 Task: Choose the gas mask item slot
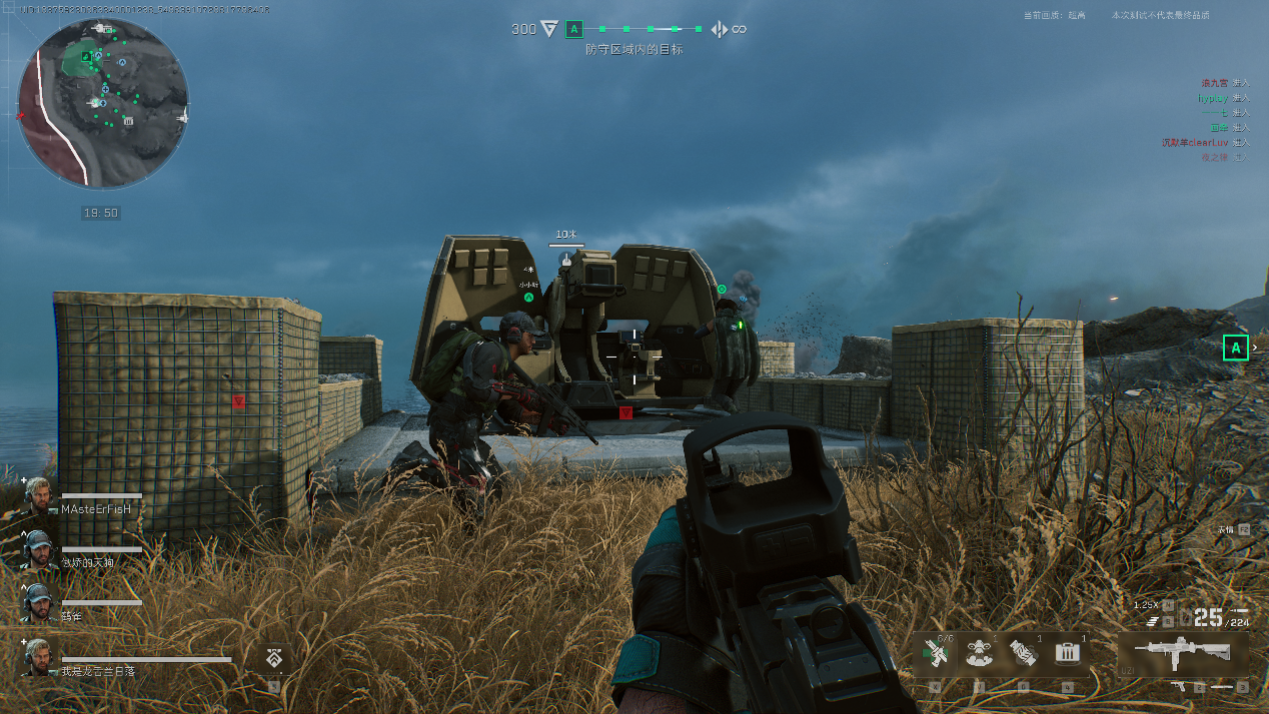(978, 654)
